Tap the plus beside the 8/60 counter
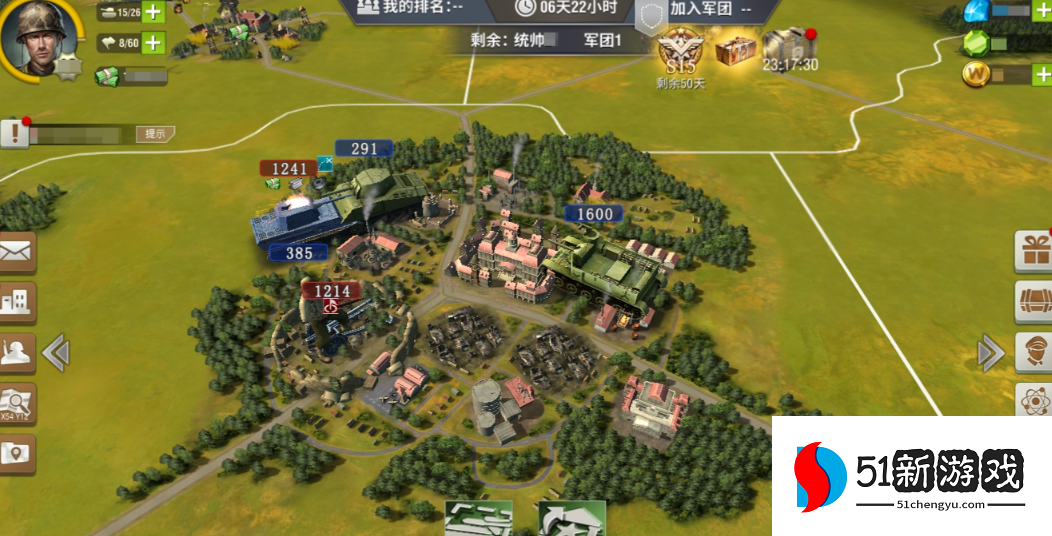Screen dimensions: 1052x536 [153, 43]
